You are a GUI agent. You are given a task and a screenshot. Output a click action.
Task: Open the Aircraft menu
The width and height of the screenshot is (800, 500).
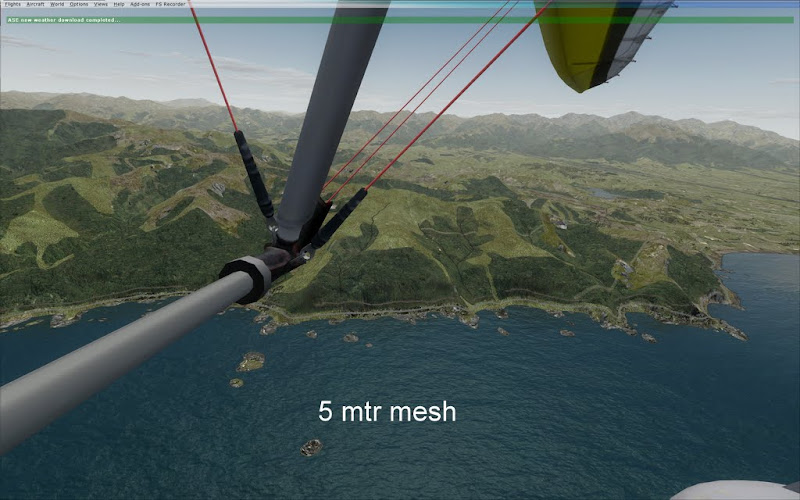click(x=36, y=5)
